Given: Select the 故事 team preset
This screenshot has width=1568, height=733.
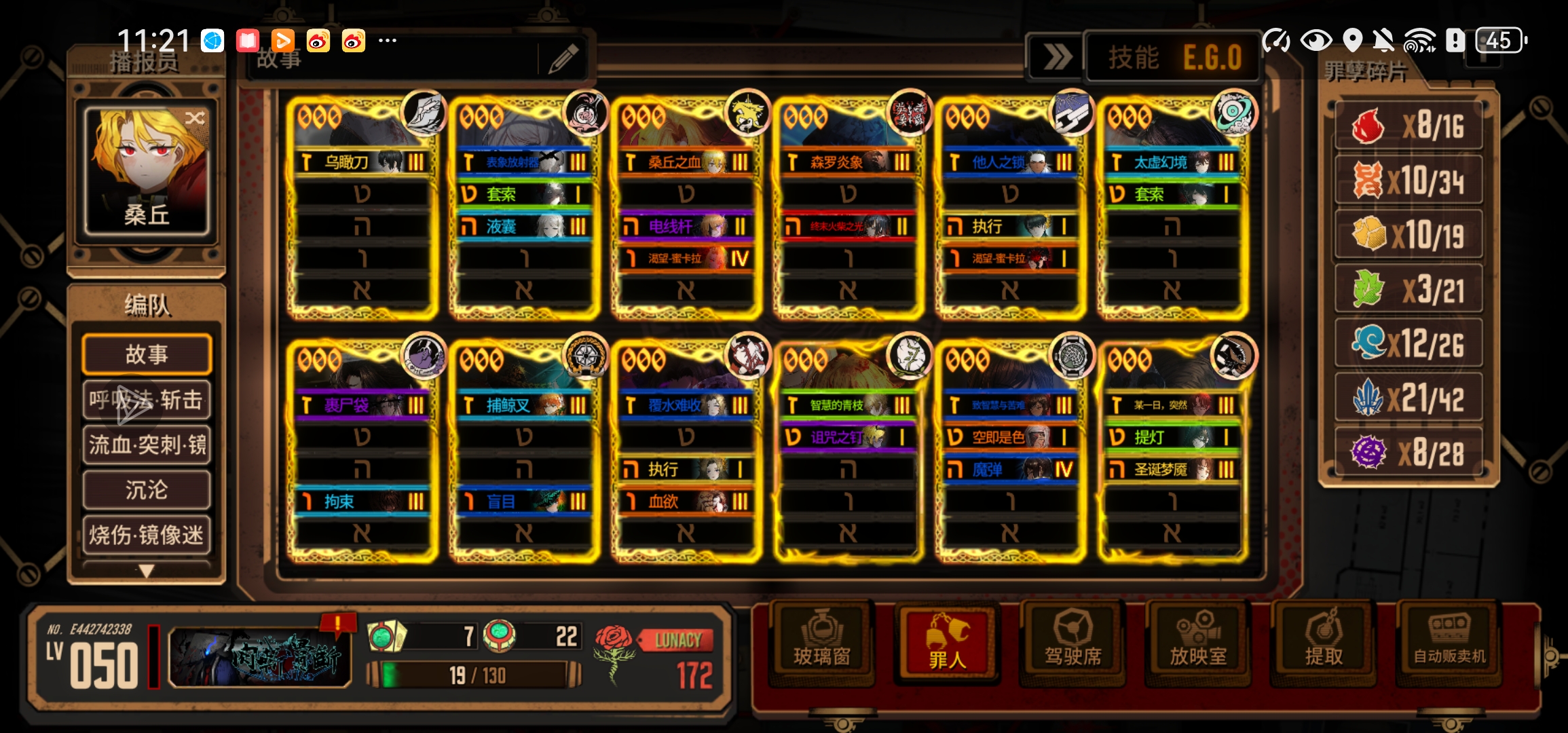Looking at the screenshot, I should click(147, 354).
